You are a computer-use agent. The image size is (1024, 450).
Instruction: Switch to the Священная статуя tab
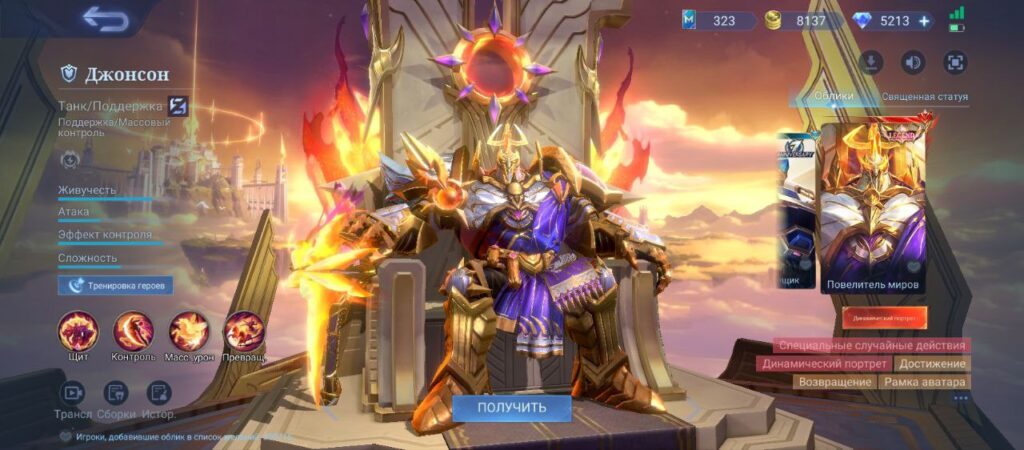pyautogui.click(x=924, y=97)
